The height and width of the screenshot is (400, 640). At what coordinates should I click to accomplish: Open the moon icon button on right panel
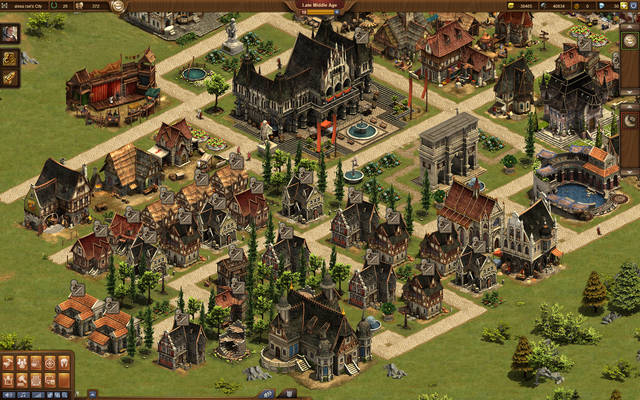click(630, 120)
